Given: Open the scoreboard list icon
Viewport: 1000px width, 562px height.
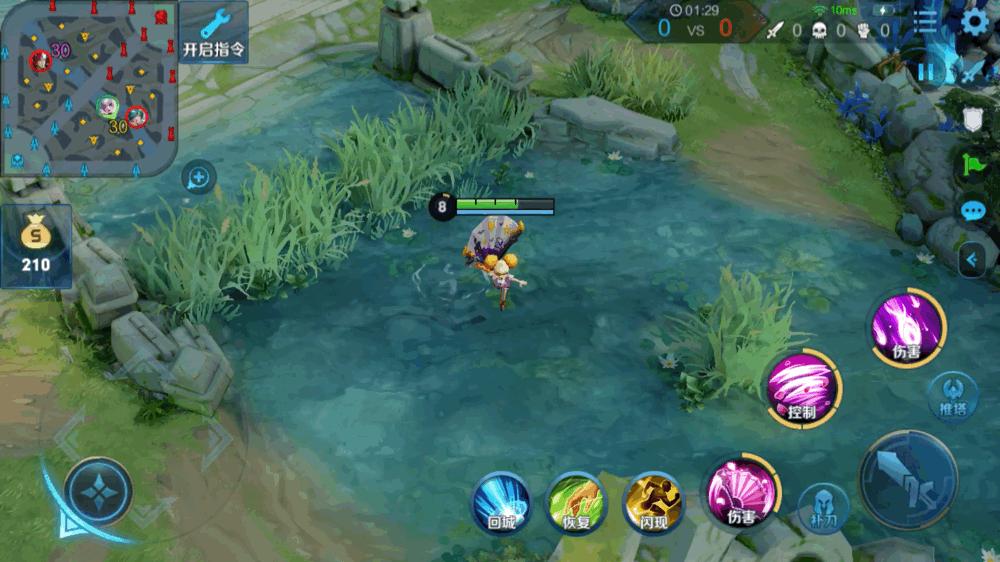Looking at the screenshot, I should (927, 22).
